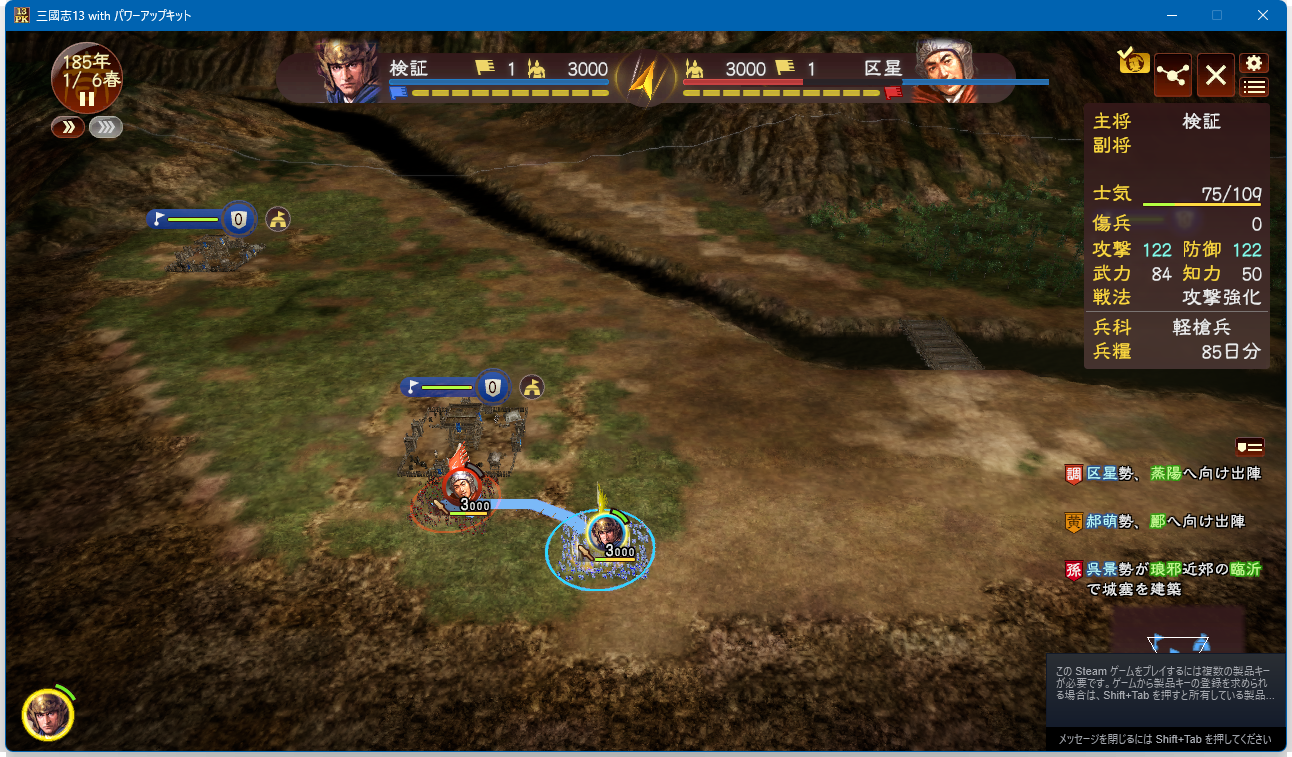This screenshot has width=1292, height=757.
Task: Click the pause button on the date dial
Action: point(87,99)
